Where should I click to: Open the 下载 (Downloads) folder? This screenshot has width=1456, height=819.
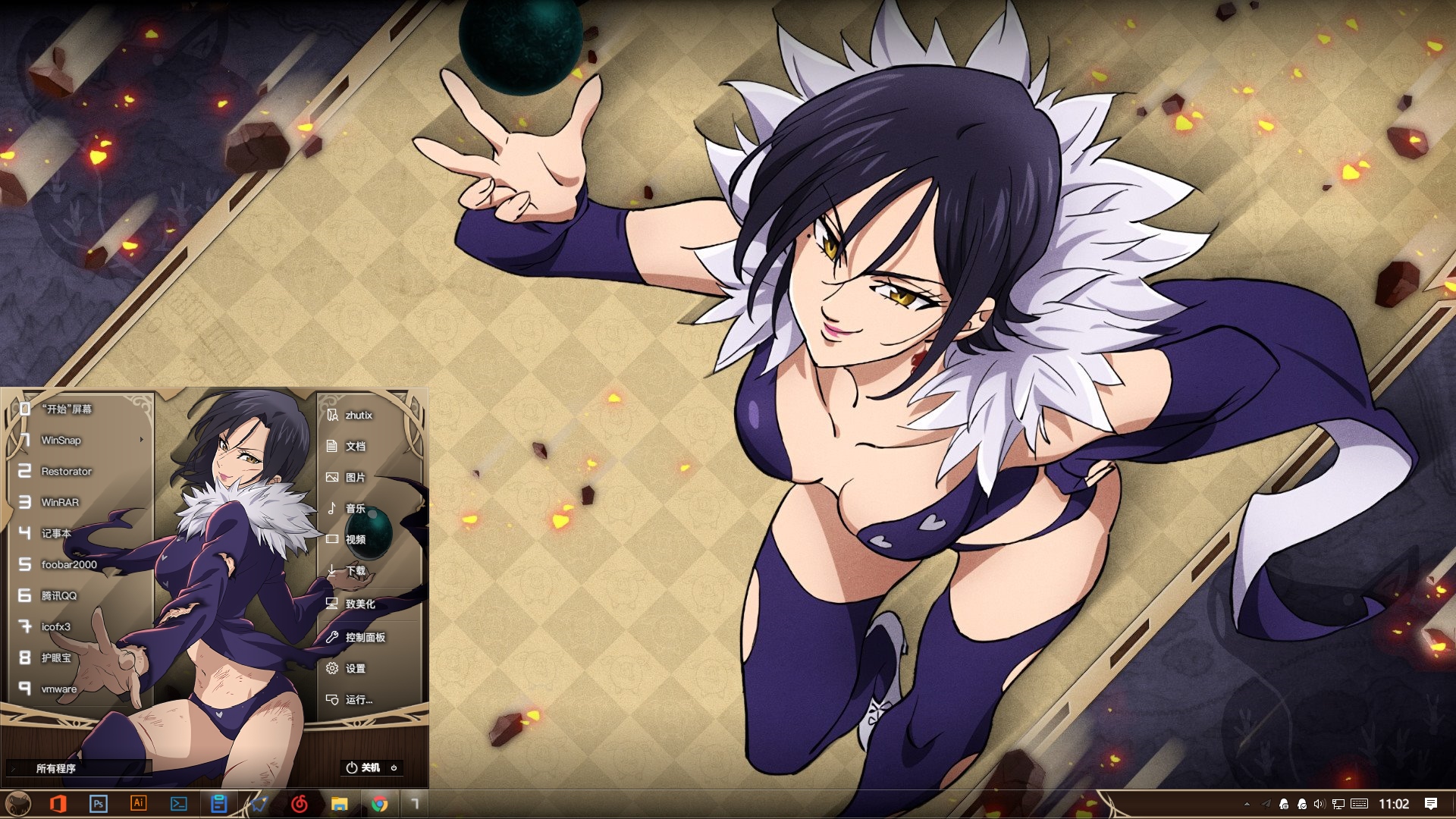(x=355, y=570)
